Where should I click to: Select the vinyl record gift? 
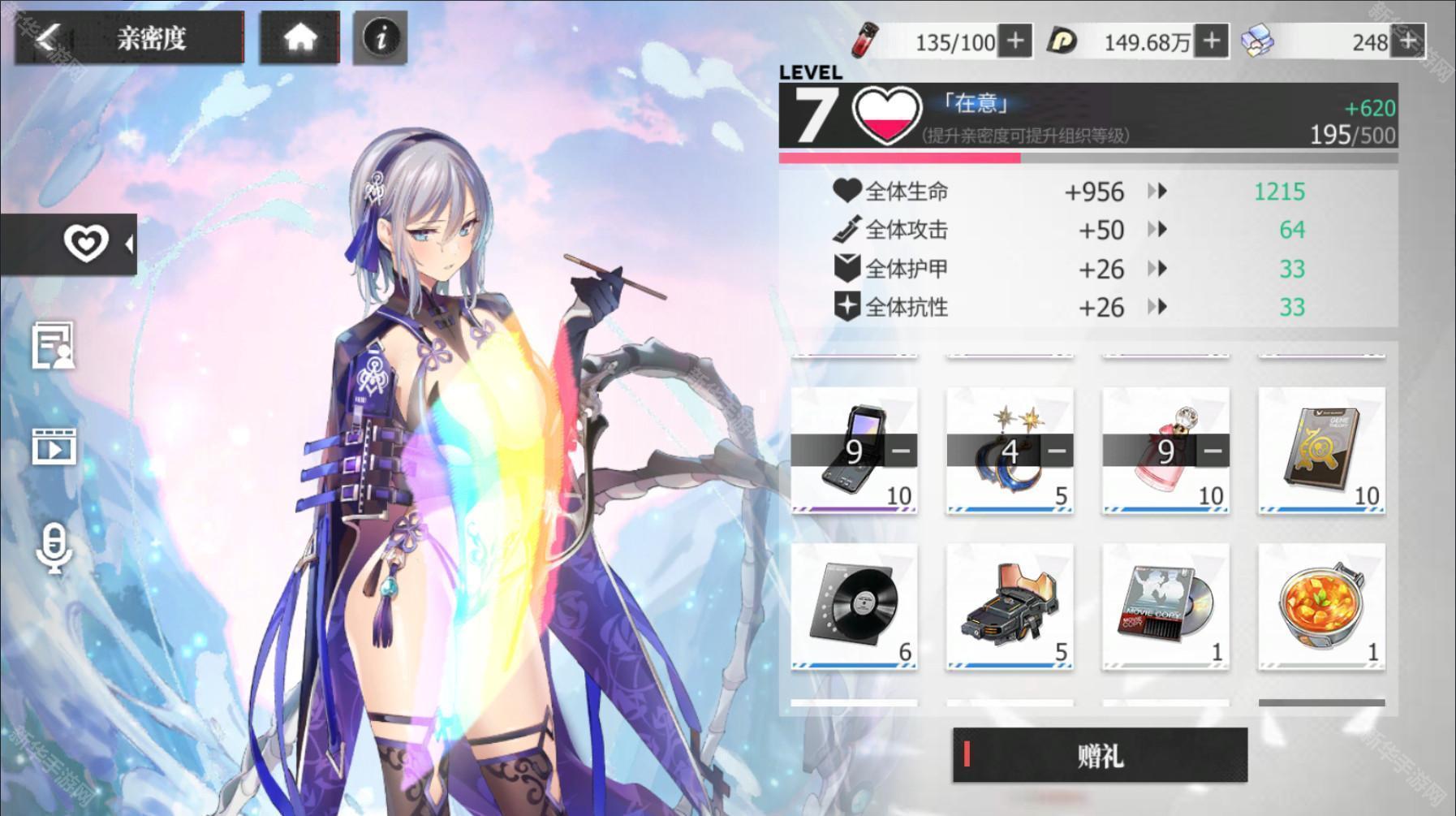click(x=854, y=607)
